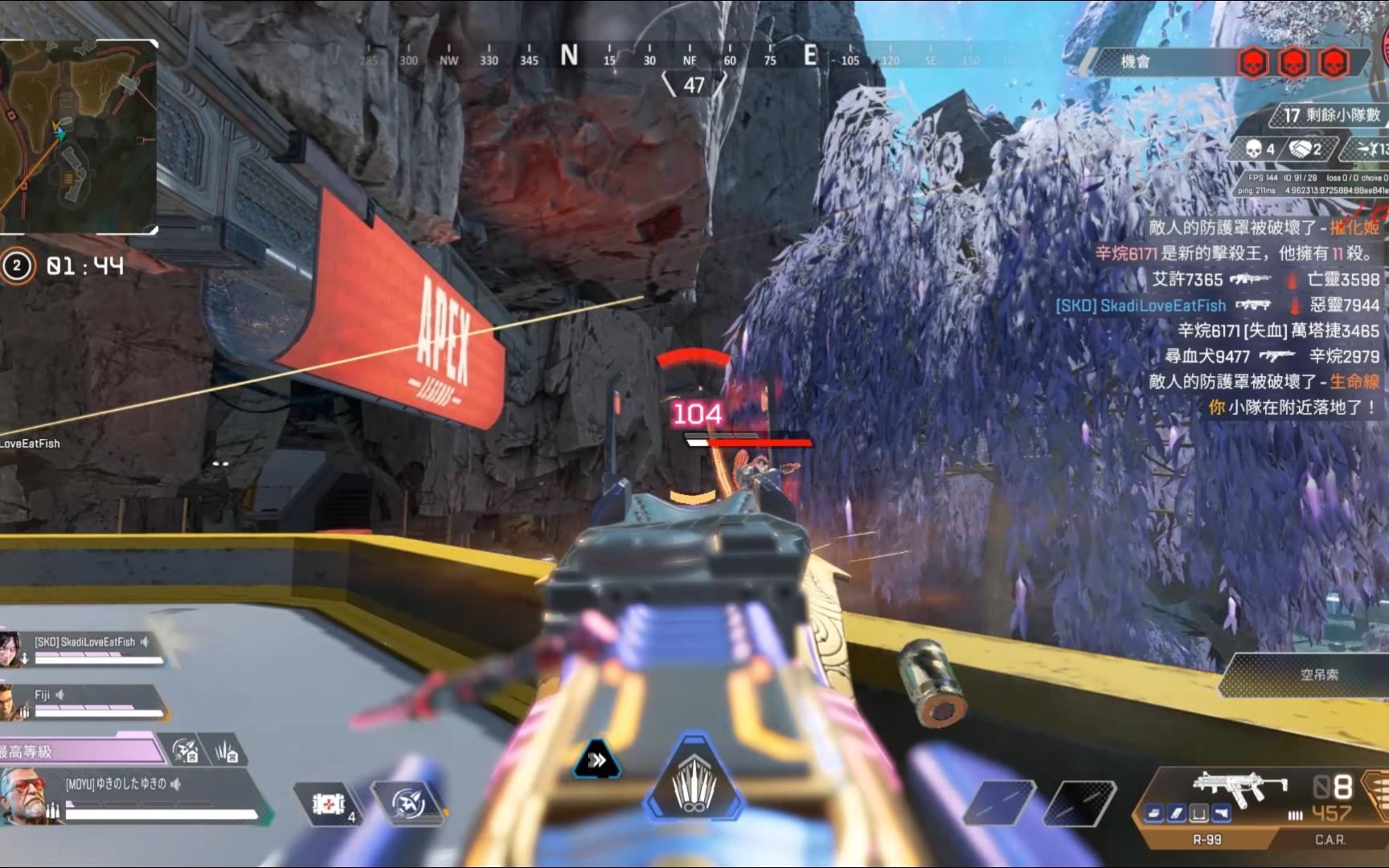Viewport: 1389px width, 868px height.
Task: Switch to the C.A.R. weapon
Action: [x=1330, y=840]
